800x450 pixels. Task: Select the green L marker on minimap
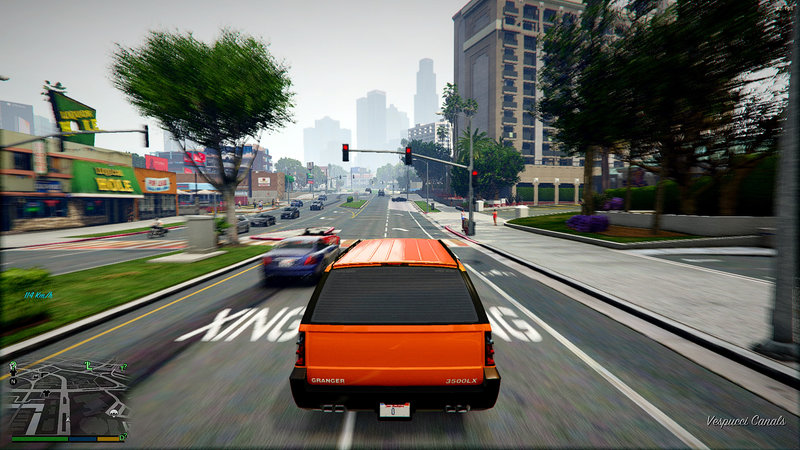(89, 368)
